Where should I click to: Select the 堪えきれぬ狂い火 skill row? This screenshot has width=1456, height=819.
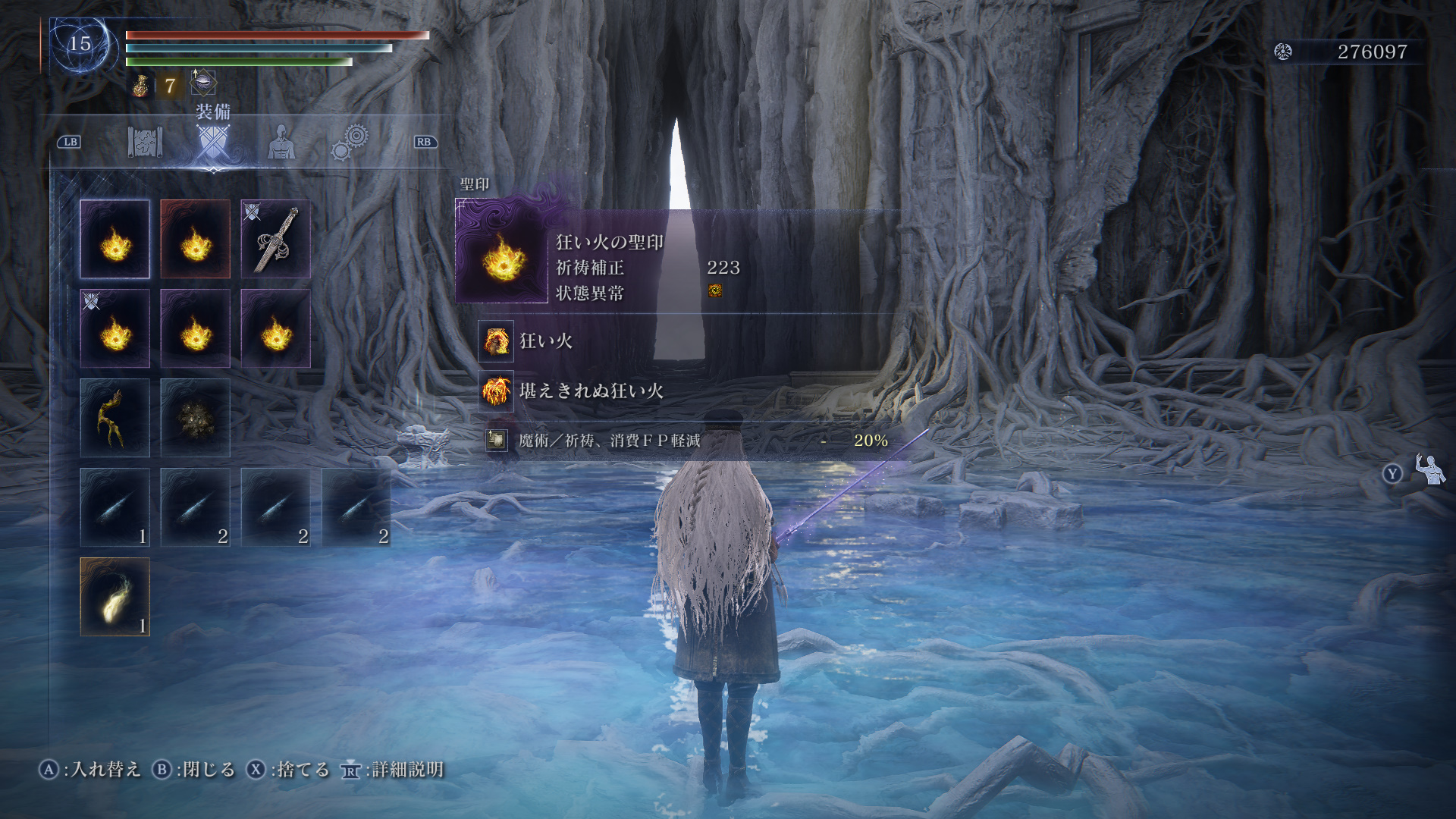pos(591,391)
